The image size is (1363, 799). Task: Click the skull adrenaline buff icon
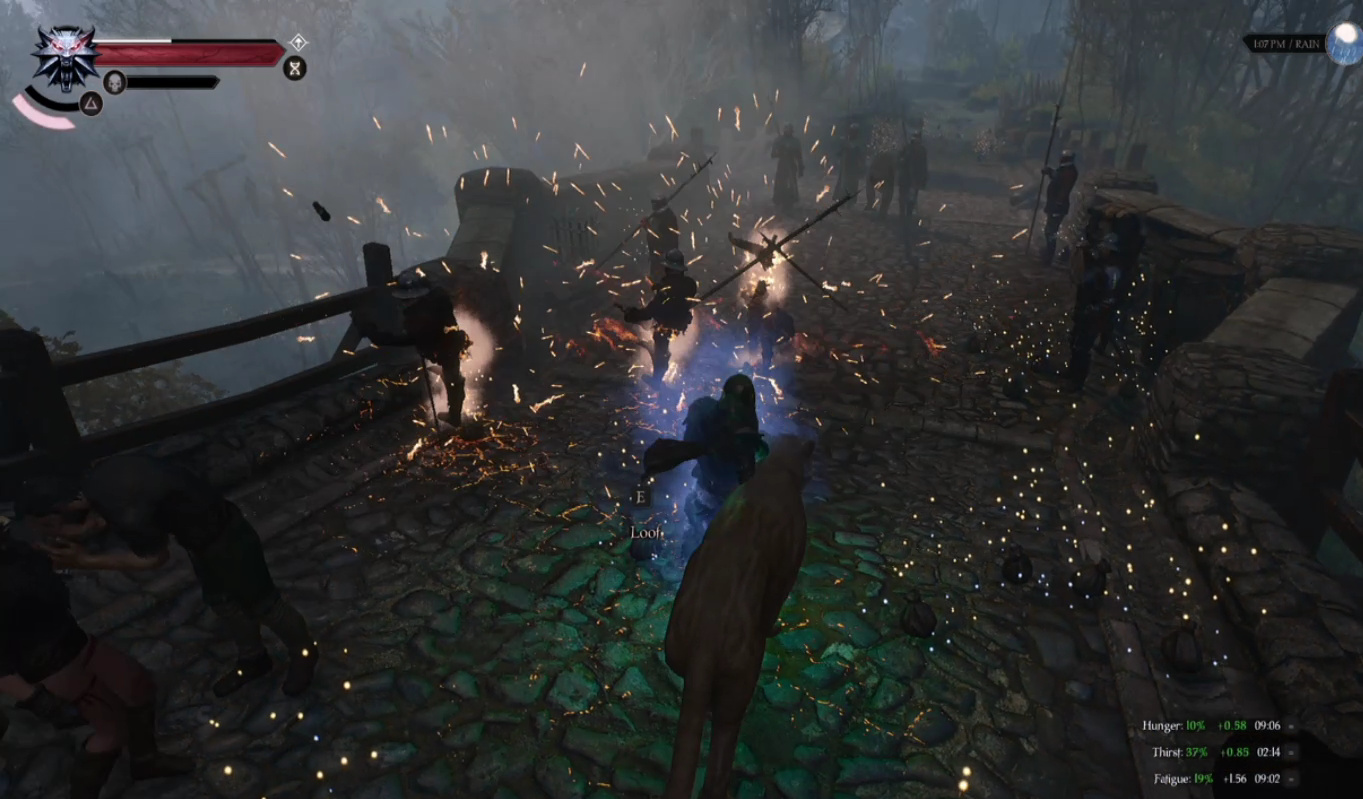(x=115, y=81)
